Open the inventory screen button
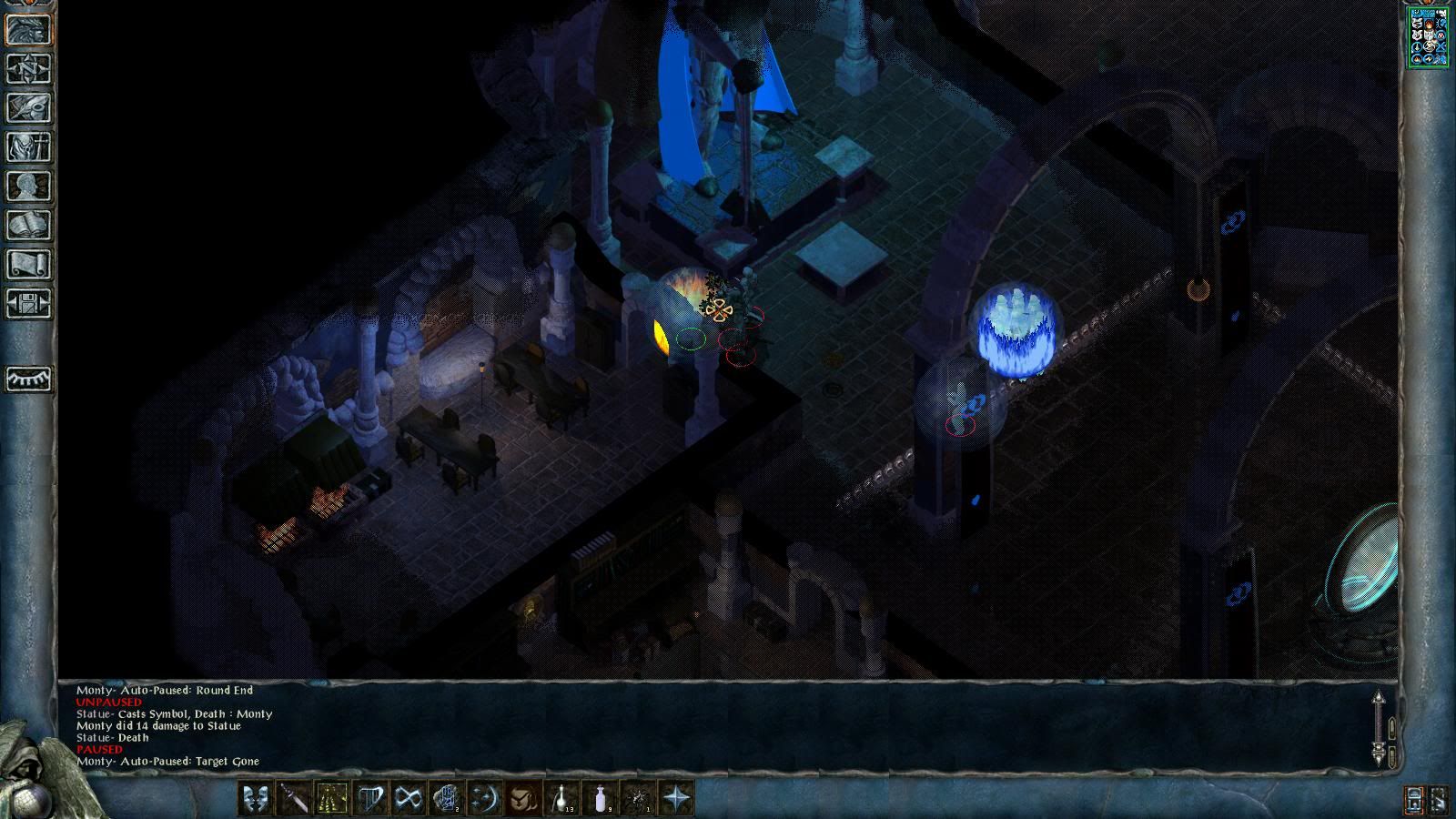This screenshot has height=819, width=1456. click(28, 147)
